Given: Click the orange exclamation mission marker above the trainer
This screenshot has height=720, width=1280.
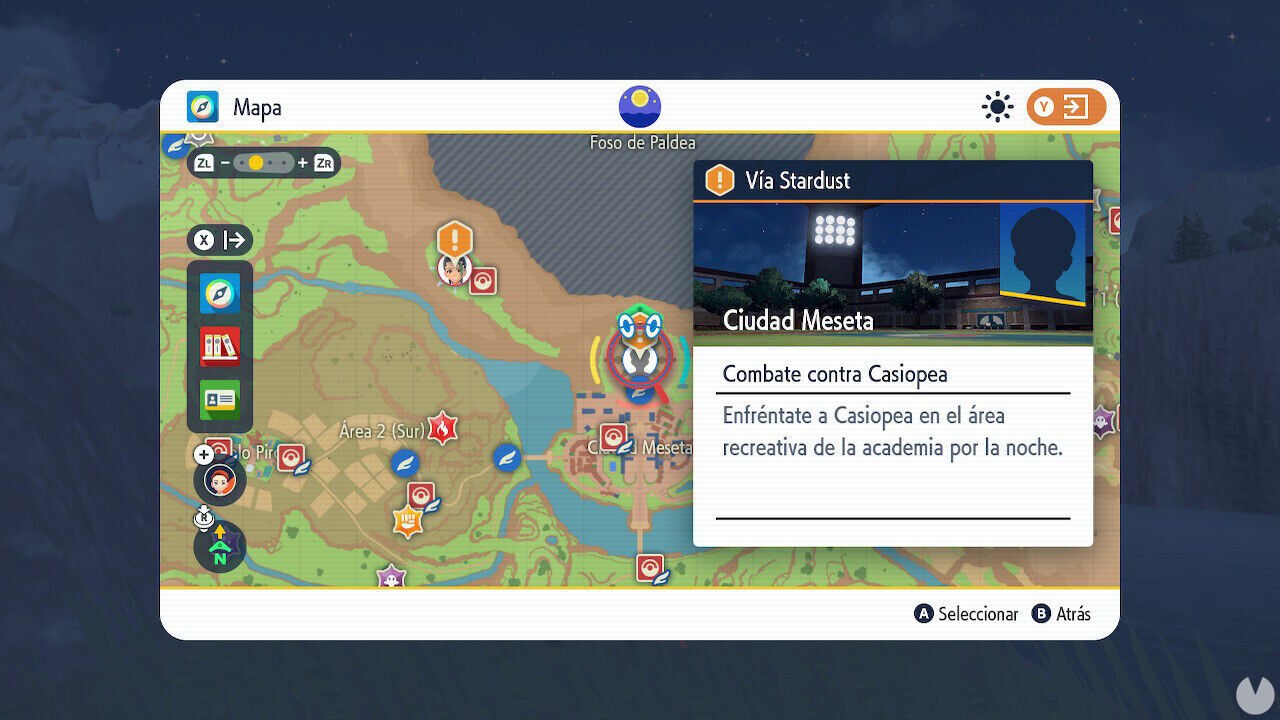Looking at the screenshot, I should click(453, 240).
